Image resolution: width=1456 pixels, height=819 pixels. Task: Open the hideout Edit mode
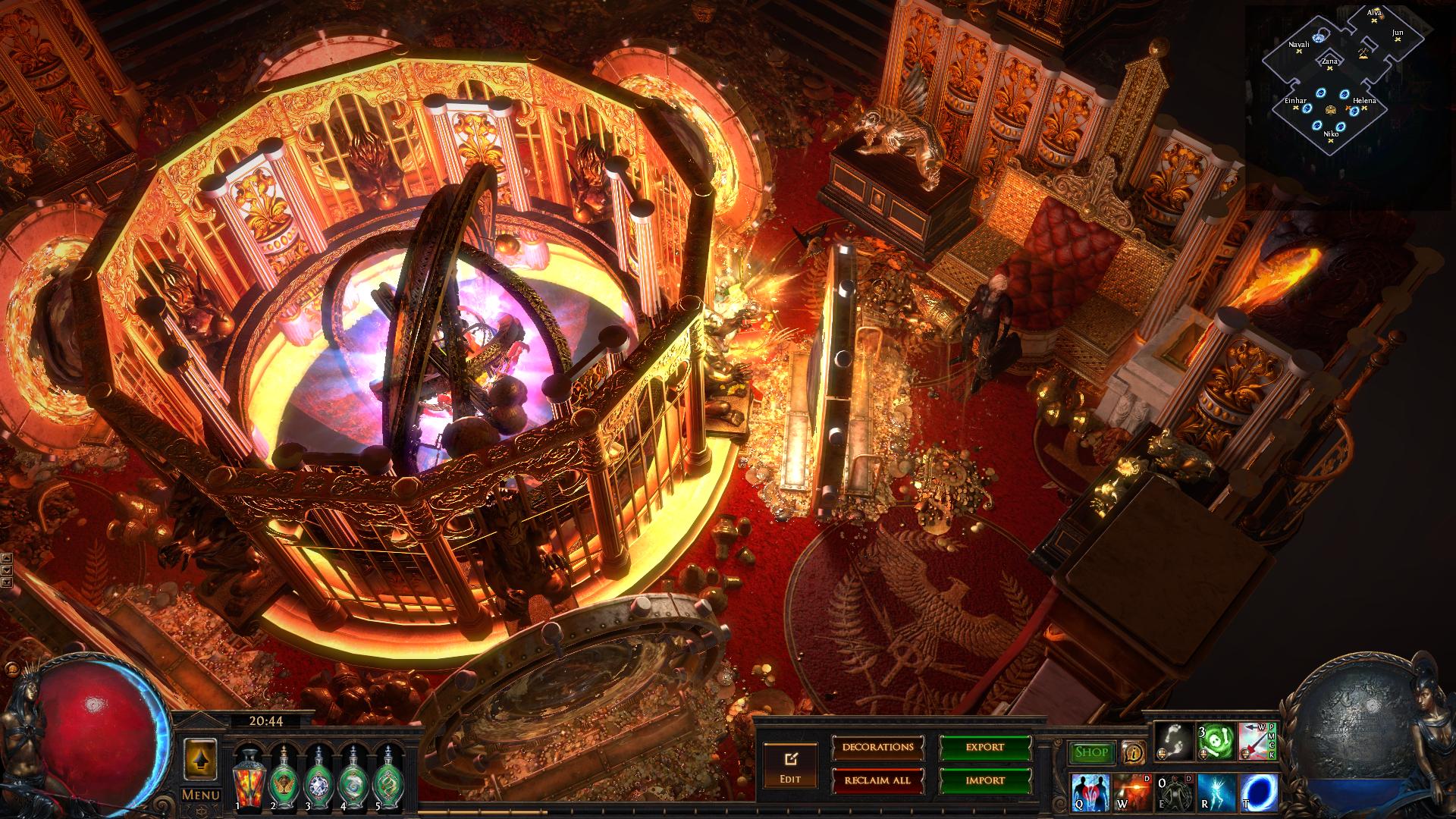click(x=790, y=765)
